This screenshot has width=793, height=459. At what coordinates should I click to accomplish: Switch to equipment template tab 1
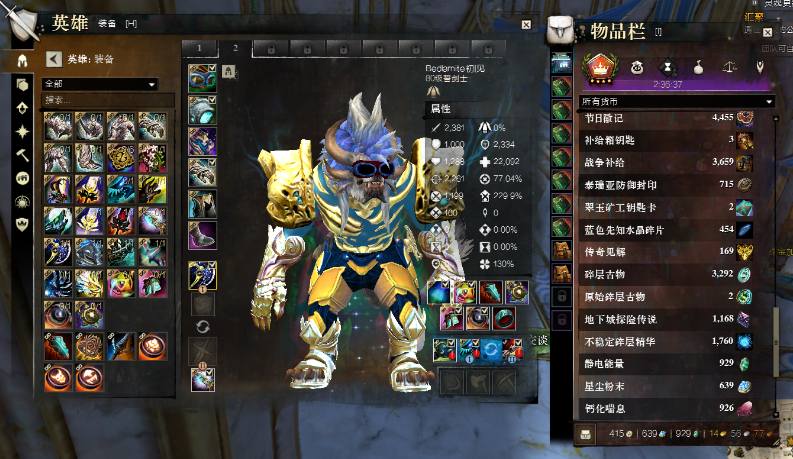(x=199, y=48)
